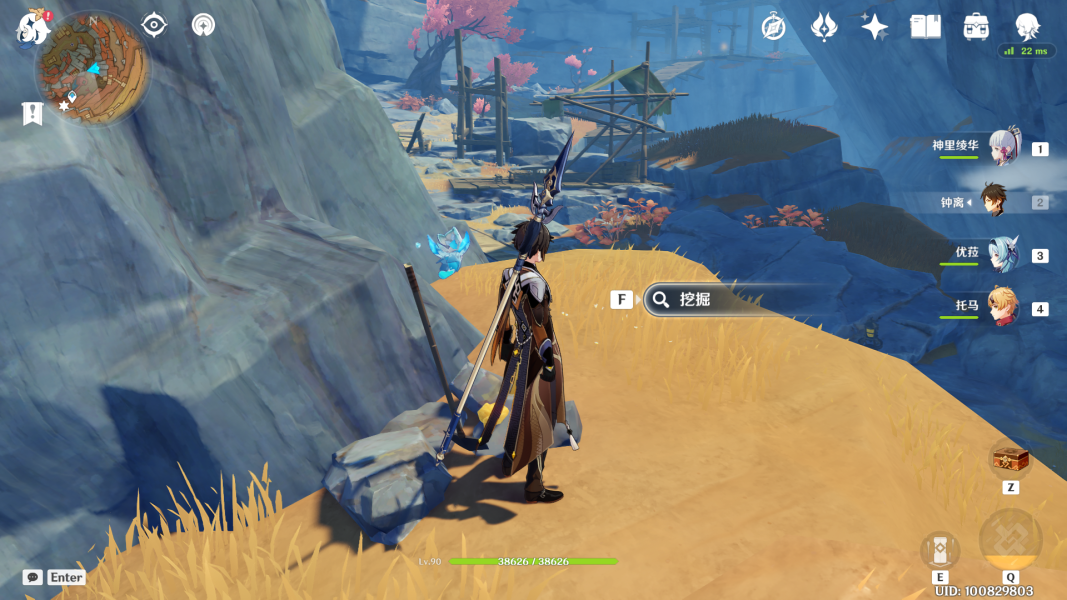The image size is (1067, 600).
Task: Activate the eye-shaped elemental sight icon
Action: click(x=154, y=25)
